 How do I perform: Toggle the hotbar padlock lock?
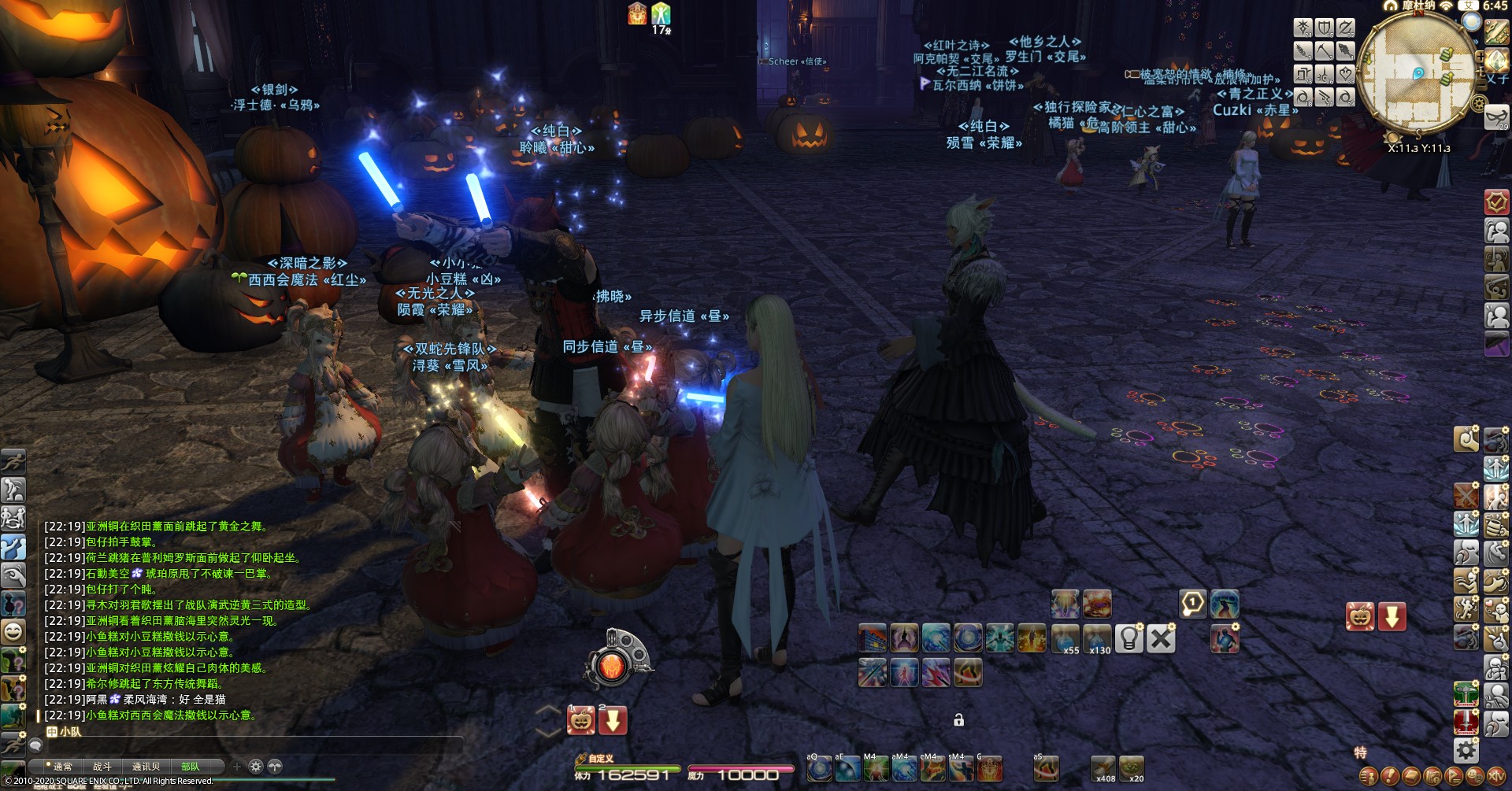point(958,719)
